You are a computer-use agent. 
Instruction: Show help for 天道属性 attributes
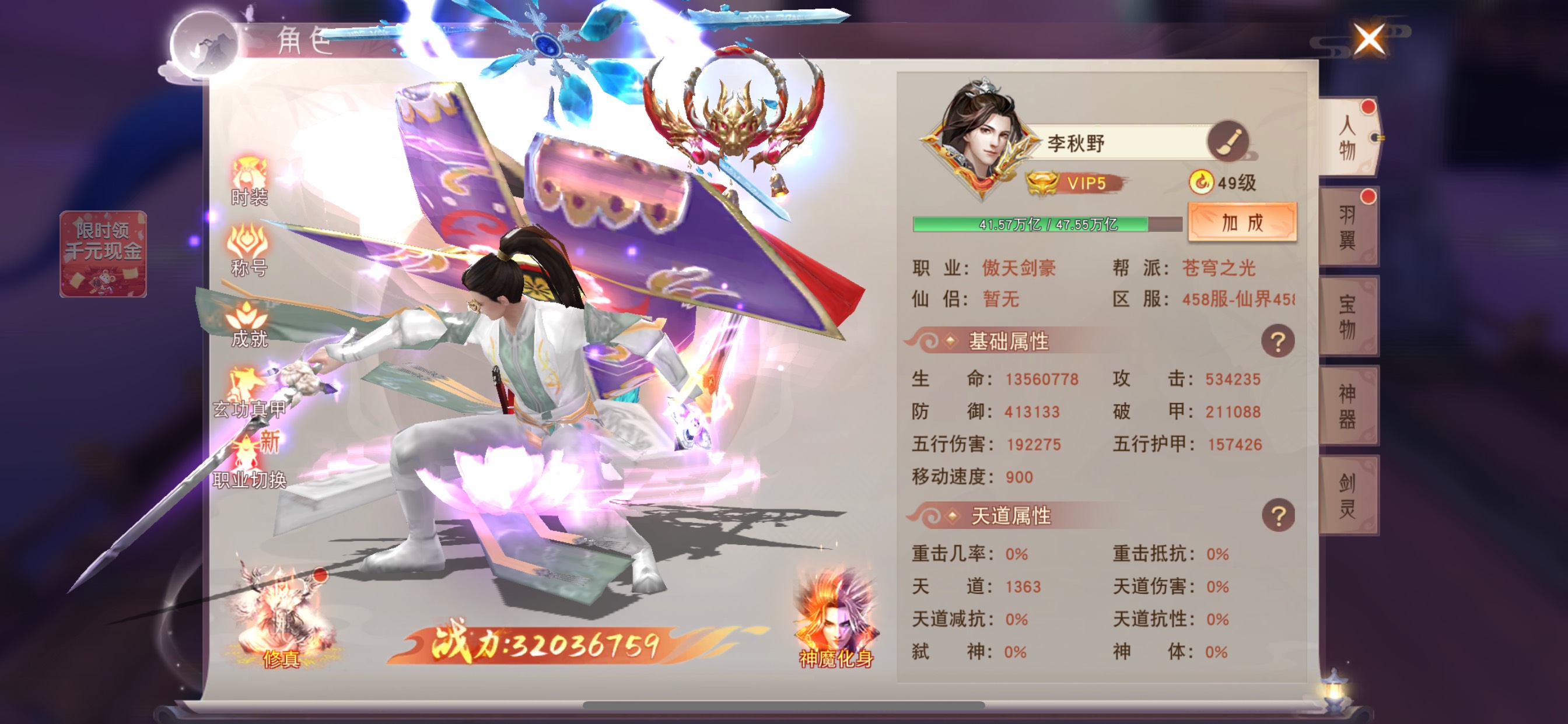pos(1277,516)
